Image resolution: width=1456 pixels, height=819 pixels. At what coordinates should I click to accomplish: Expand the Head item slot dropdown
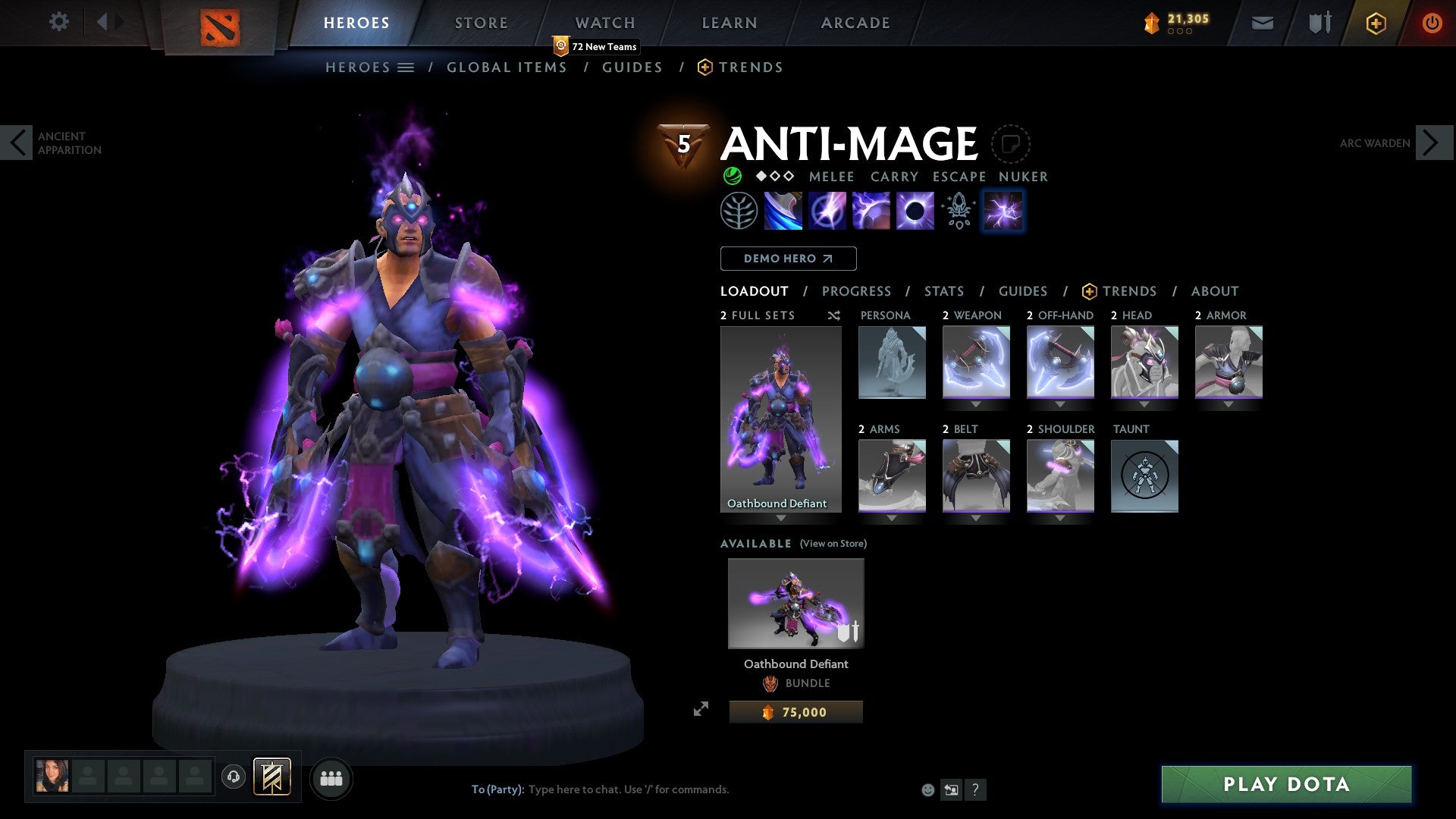pyautogui.click(x=1144, y=404)
